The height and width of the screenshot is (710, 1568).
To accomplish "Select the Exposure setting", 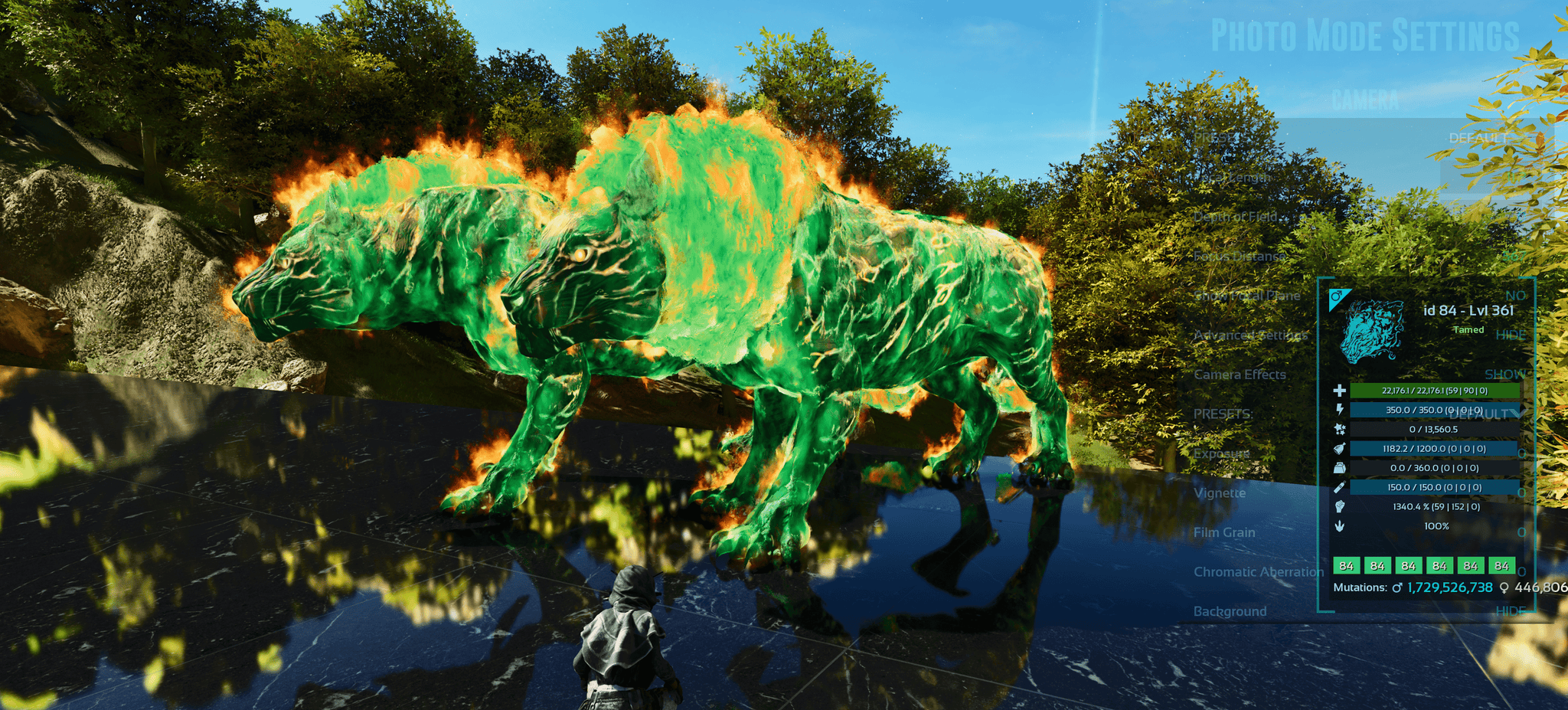I will point(1223,453).
